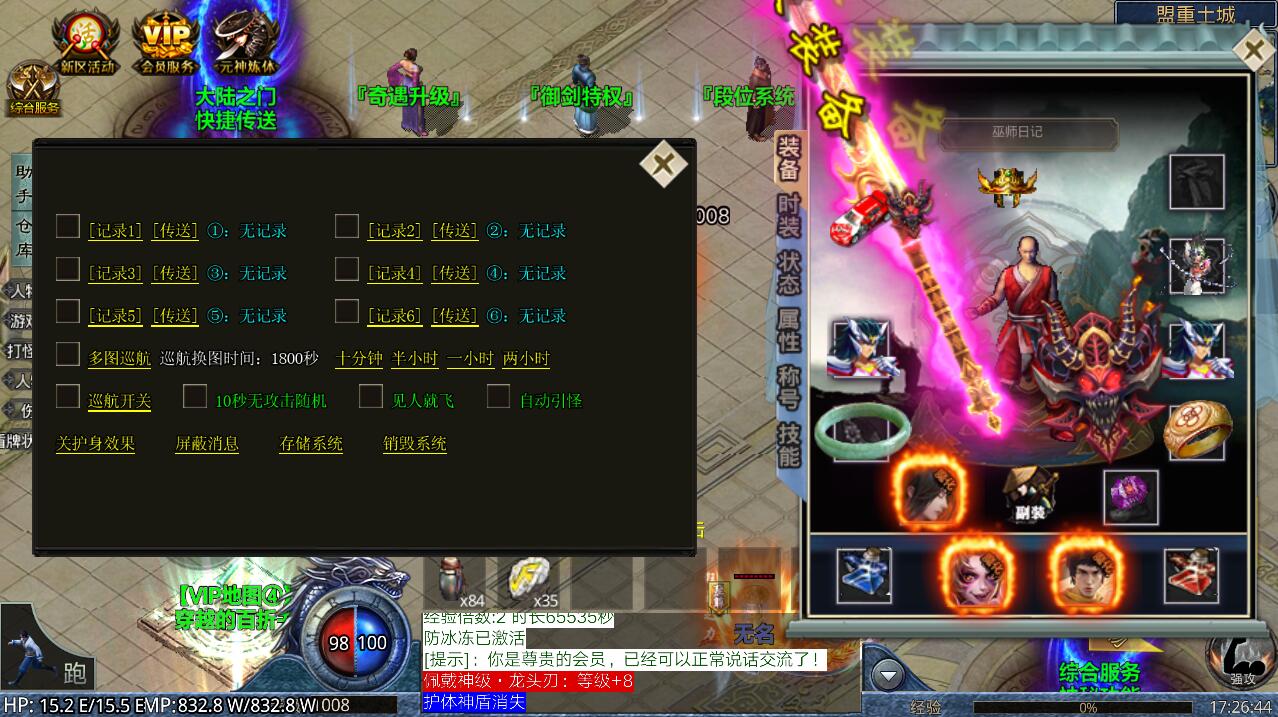The height and width of the screenshot is (717, 1278).
Task: Click 关护身效果 link
Action: point(95,444)
